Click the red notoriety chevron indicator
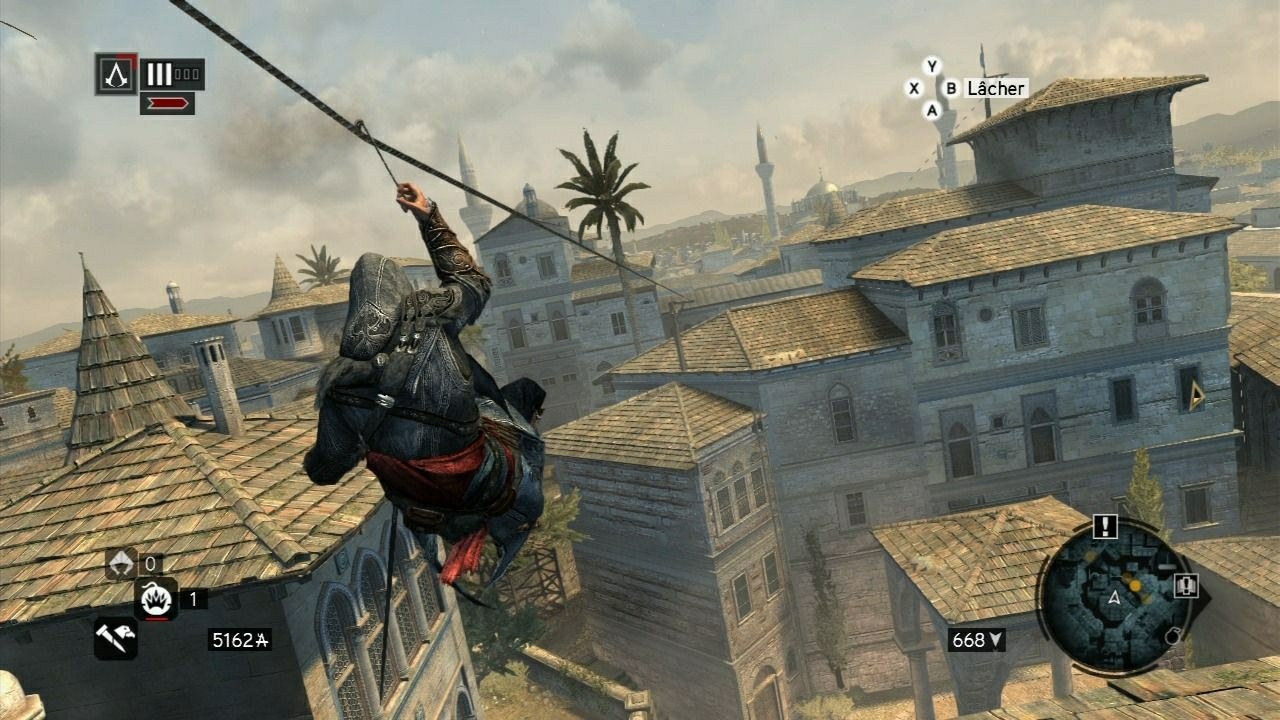 pos(166,103)
